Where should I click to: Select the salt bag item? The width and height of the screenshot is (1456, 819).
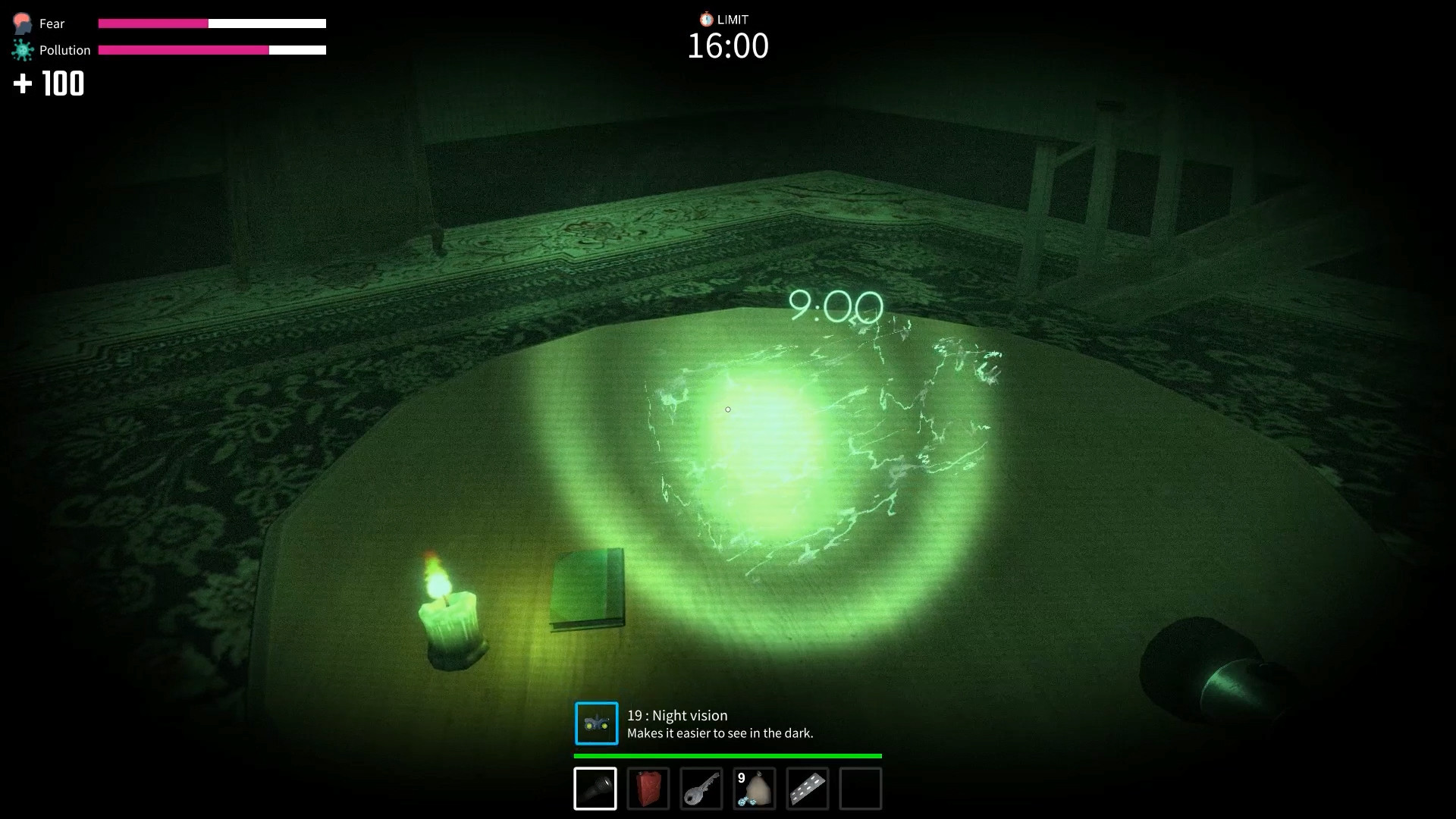pyautogui.click(x=755, y=789)
